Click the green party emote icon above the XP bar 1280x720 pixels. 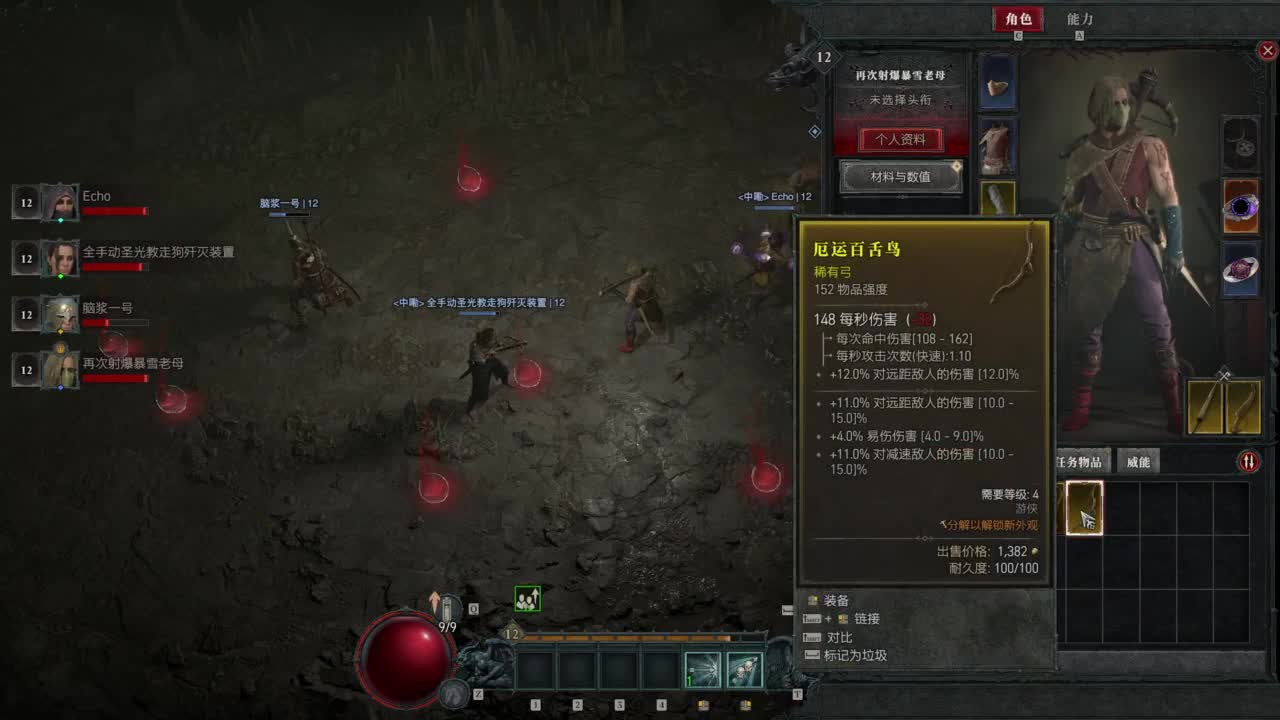click(x=527, y=596)
